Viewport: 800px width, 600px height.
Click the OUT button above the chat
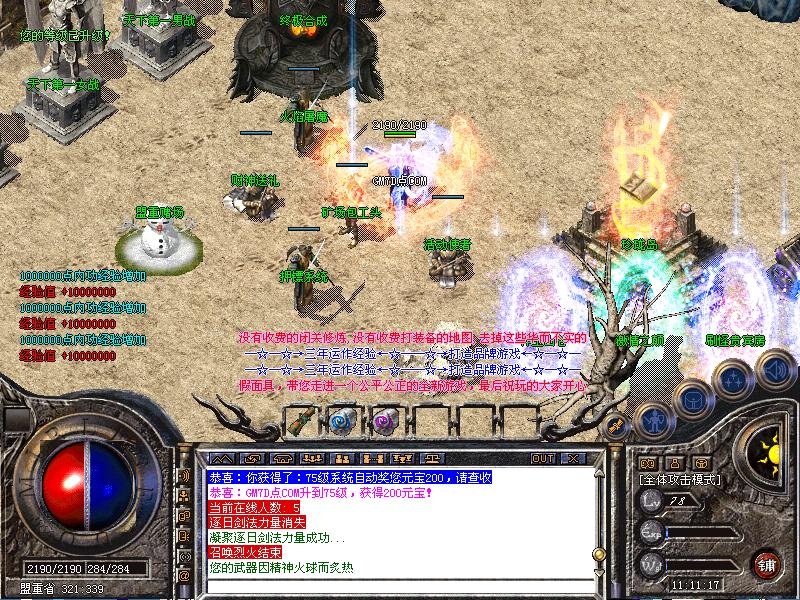tap(543, 458)
